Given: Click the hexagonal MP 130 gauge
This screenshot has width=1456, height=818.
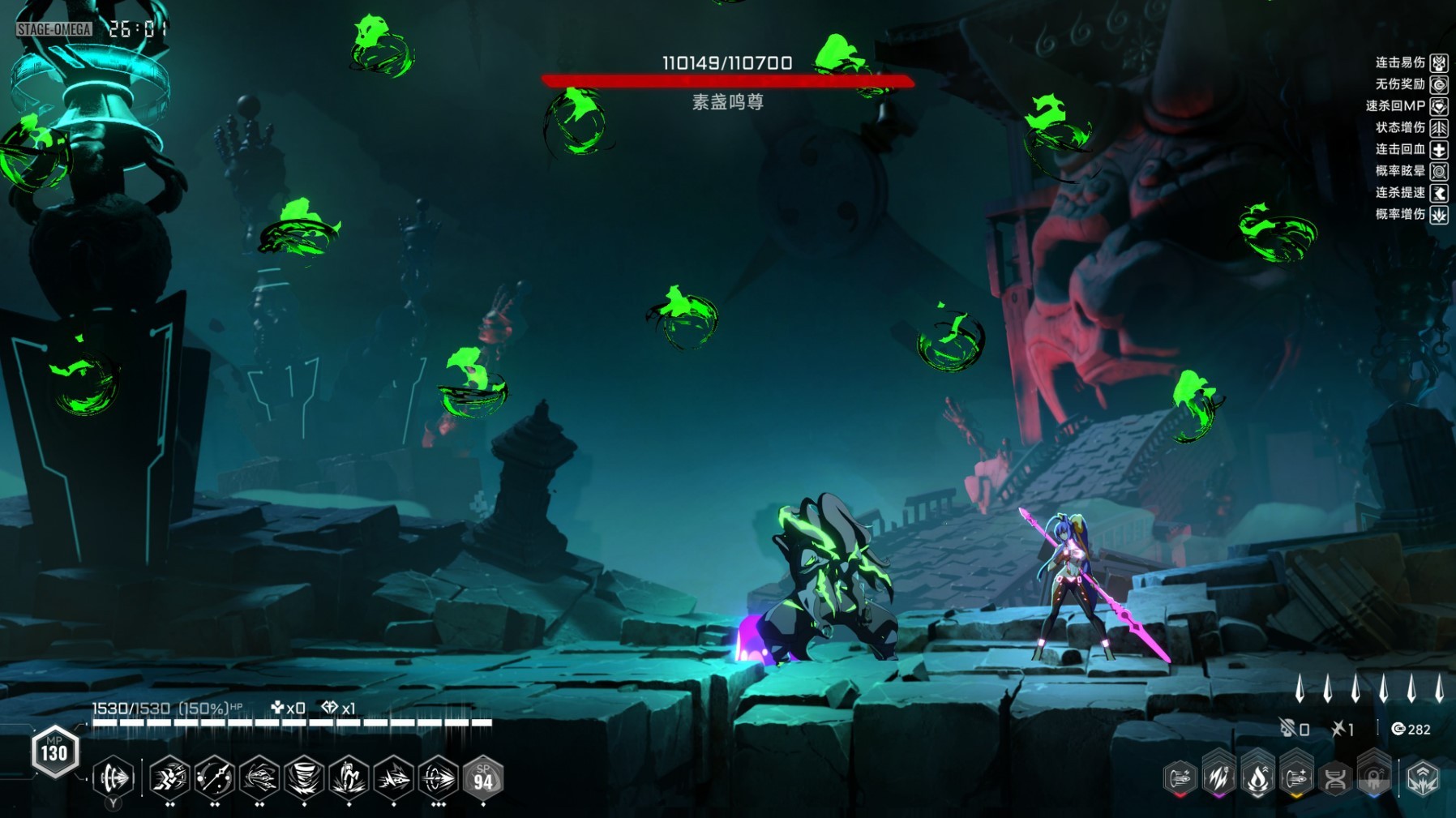Looking at the screenshot, I should click(x=54, y=752).
